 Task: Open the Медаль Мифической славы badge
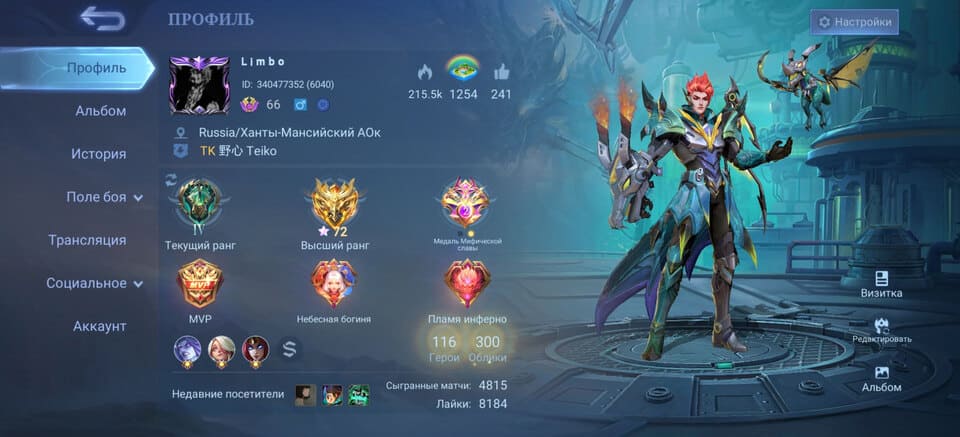pos(465,203)
